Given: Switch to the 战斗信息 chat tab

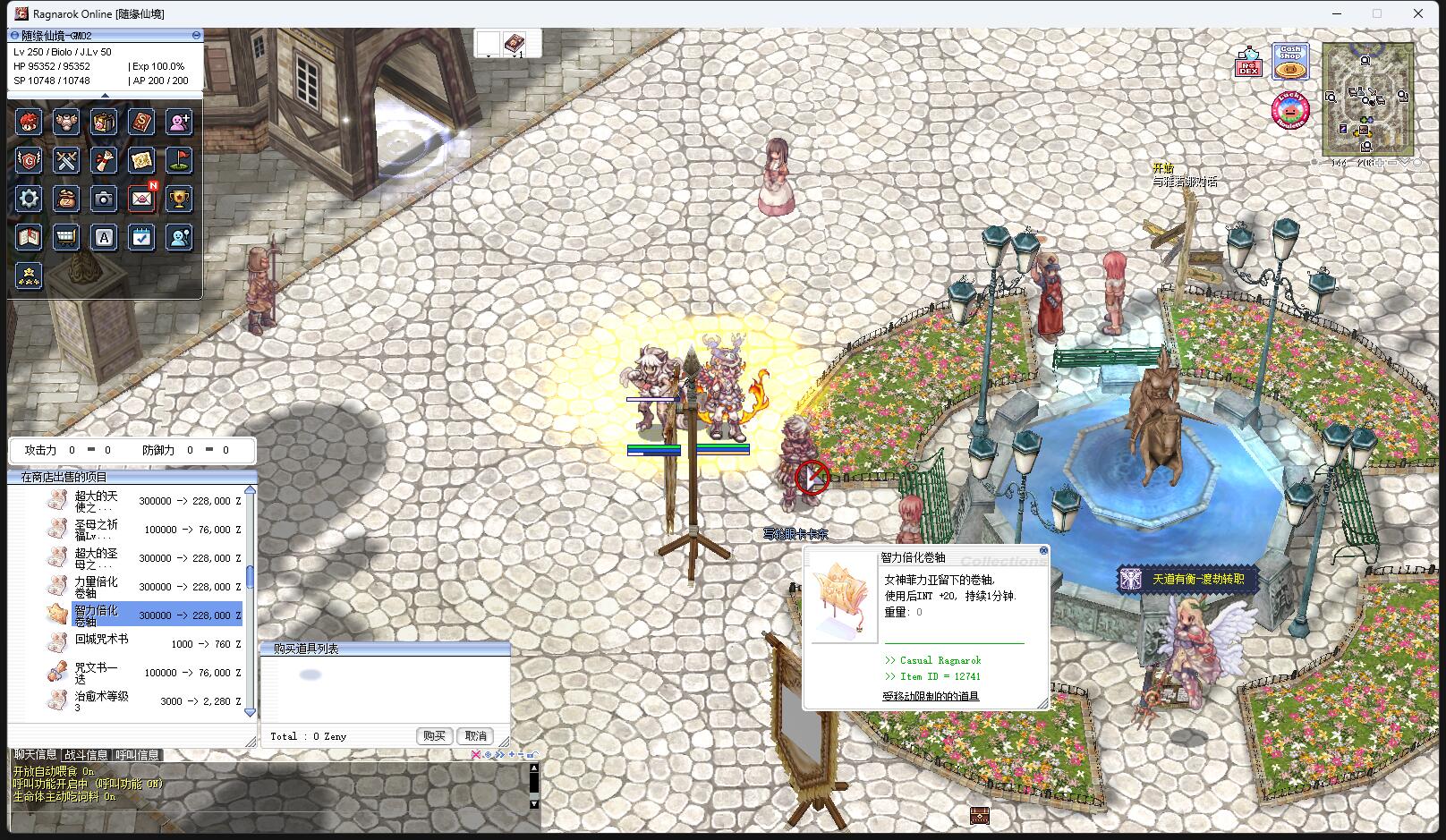Looking at the screenshot, I should [x=86, y=756].
